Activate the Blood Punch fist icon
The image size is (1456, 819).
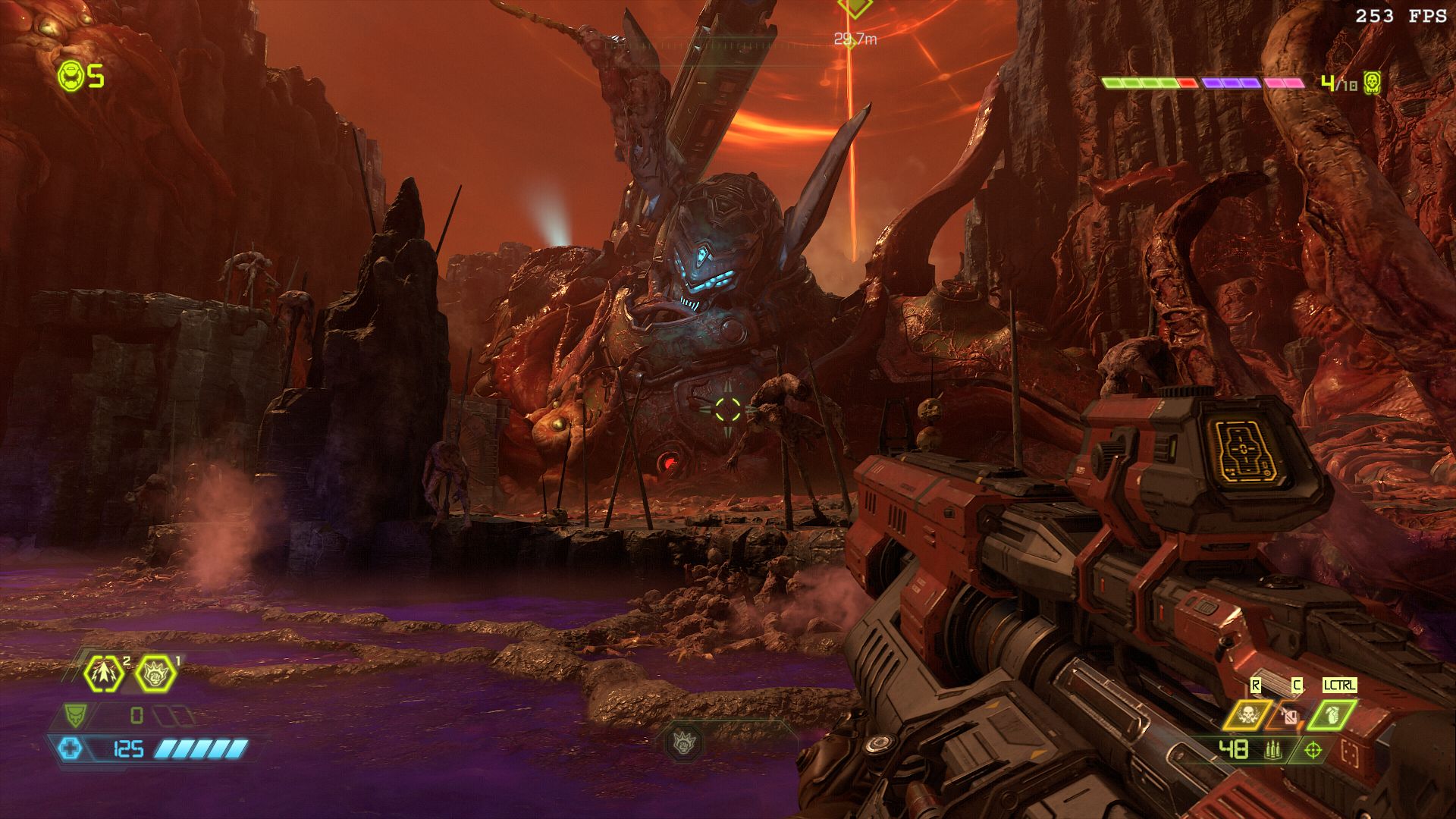[155, 673]
